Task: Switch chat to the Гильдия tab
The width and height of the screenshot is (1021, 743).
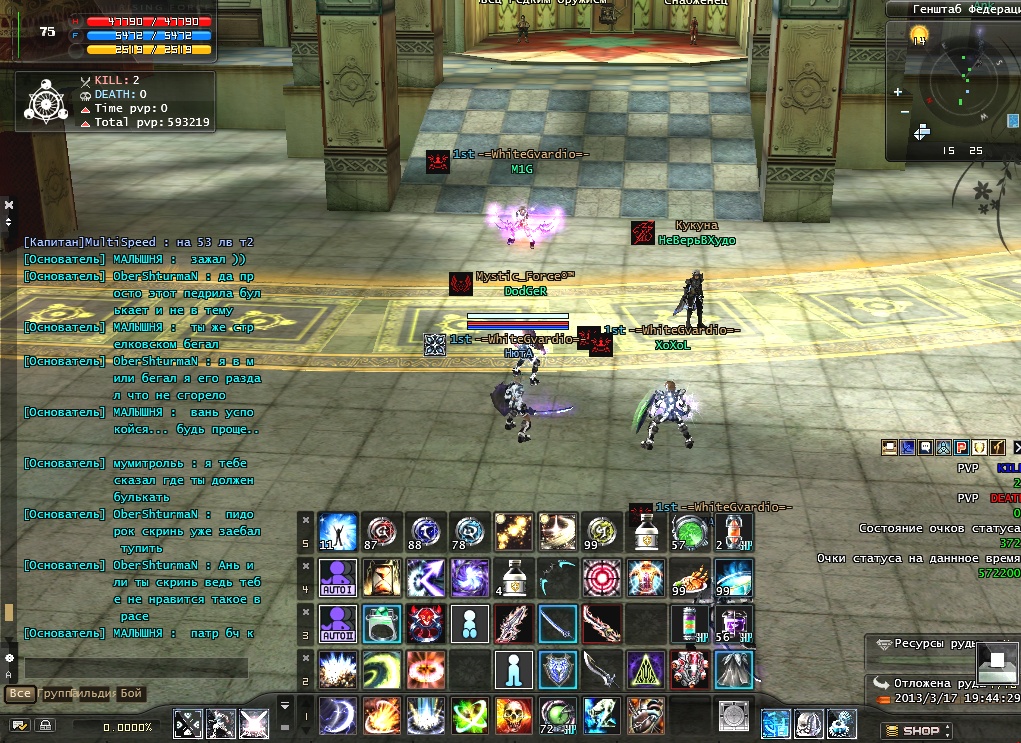Action: (x=95, y=693)
